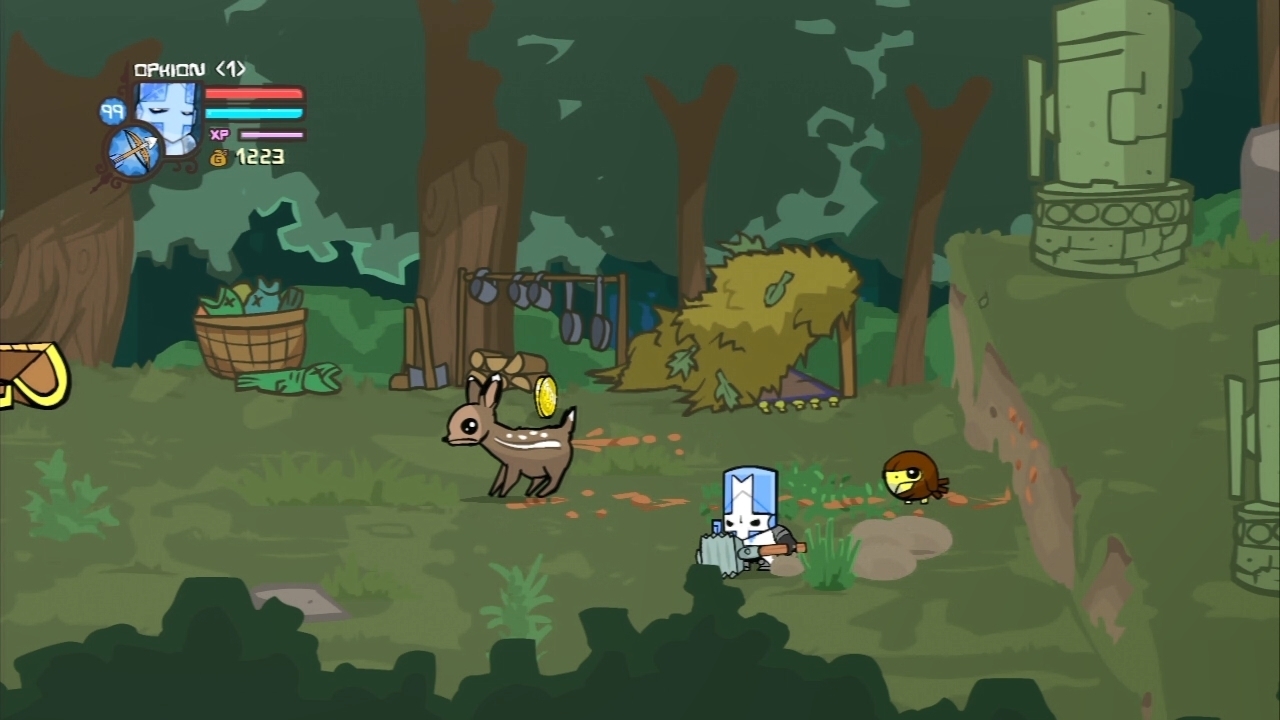Click the blue knight player portrait
The width and height of the screenshot is (1280, 720).
170,112
